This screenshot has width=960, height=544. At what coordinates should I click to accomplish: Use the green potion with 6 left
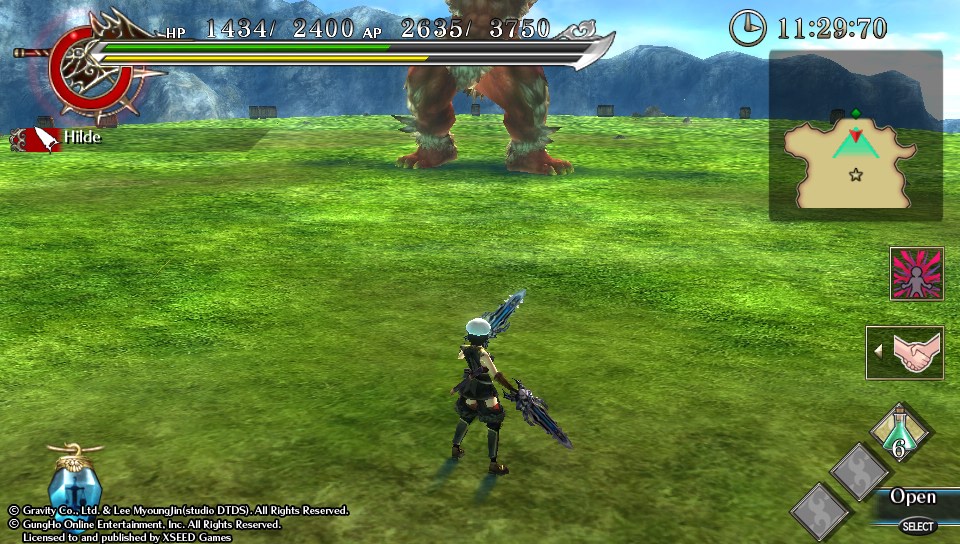coord(899,433)
